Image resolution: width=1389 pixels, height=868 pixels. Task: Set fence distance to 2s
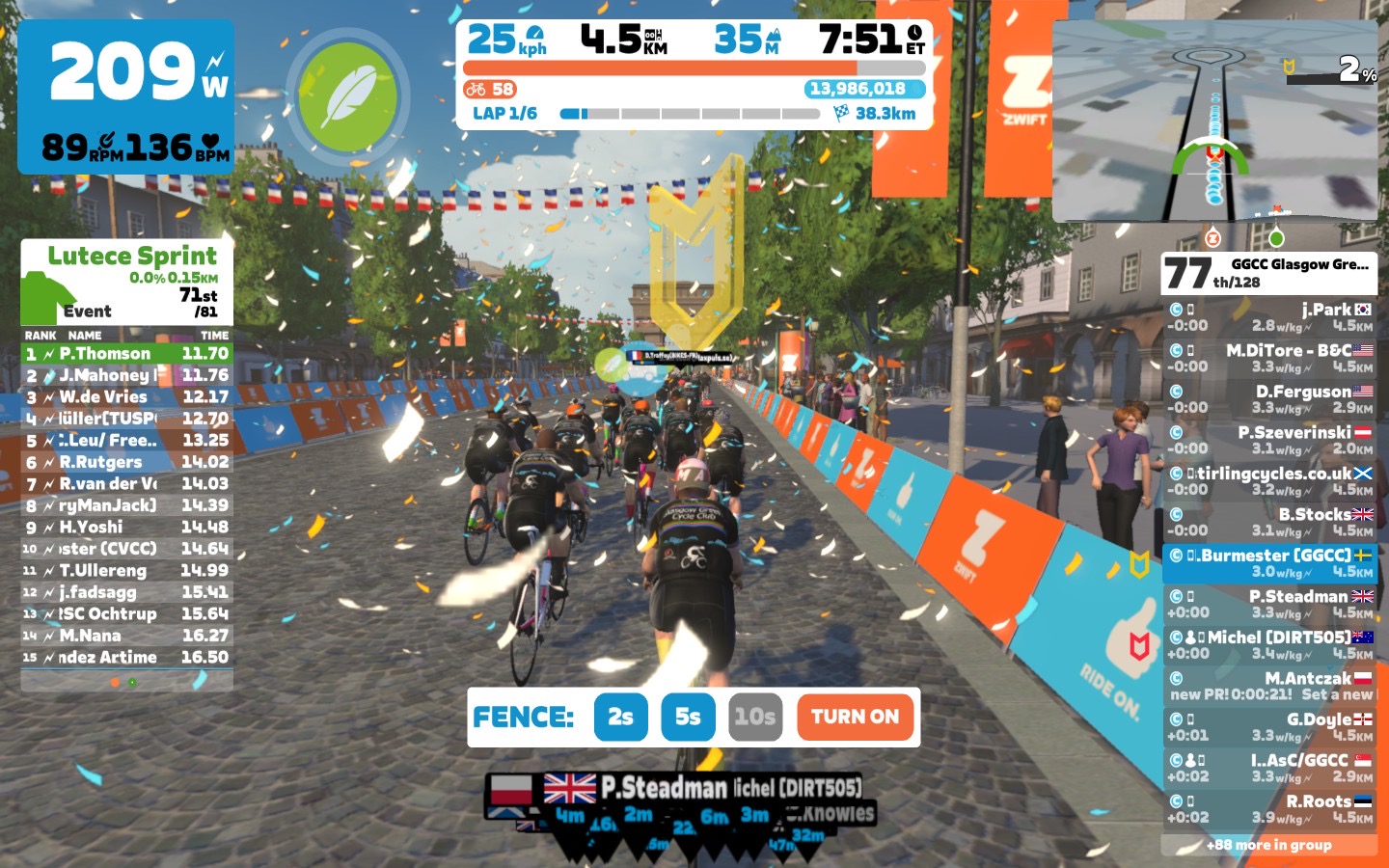[620, 717]
